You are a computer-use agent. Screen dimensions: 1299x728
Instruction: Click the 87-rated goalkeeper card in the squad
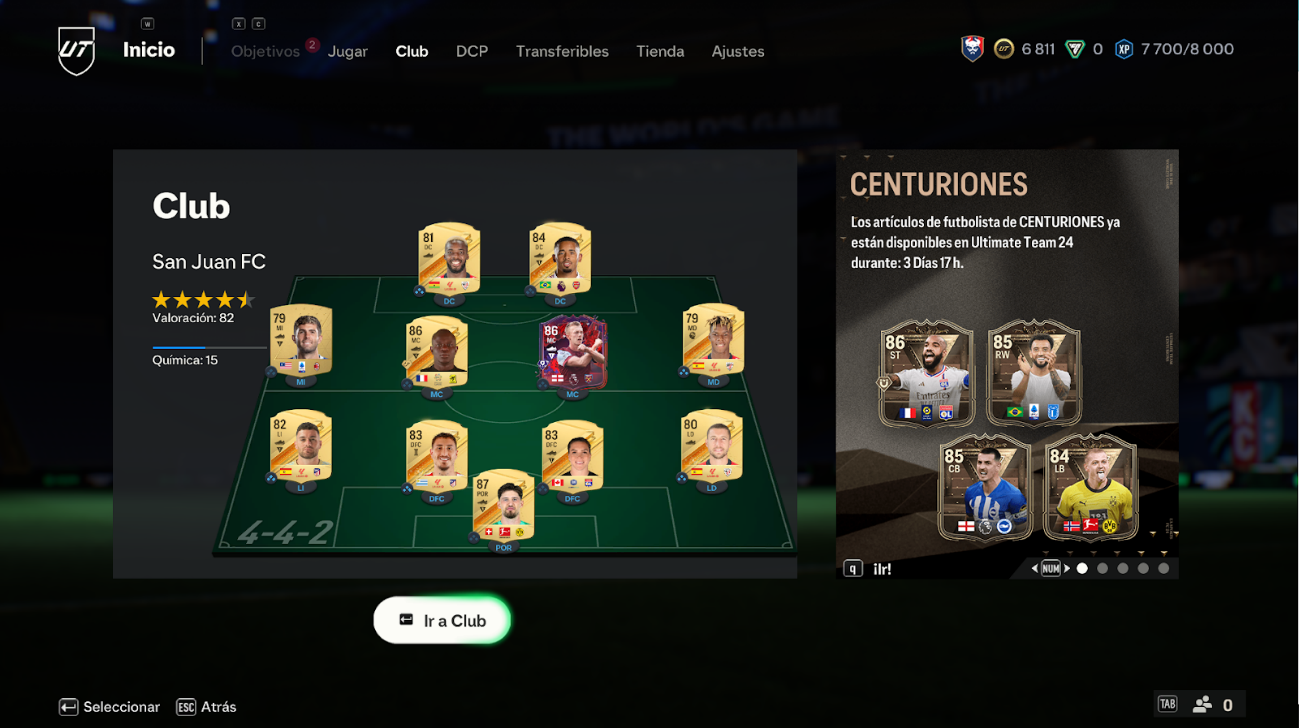click(x=503, y=505)
